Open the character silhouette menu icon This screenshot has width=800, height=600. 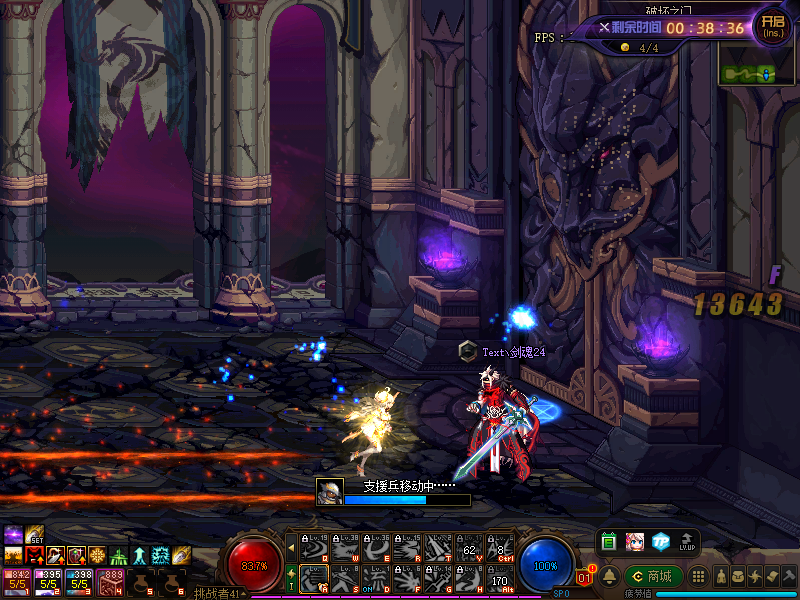(720, 577)
